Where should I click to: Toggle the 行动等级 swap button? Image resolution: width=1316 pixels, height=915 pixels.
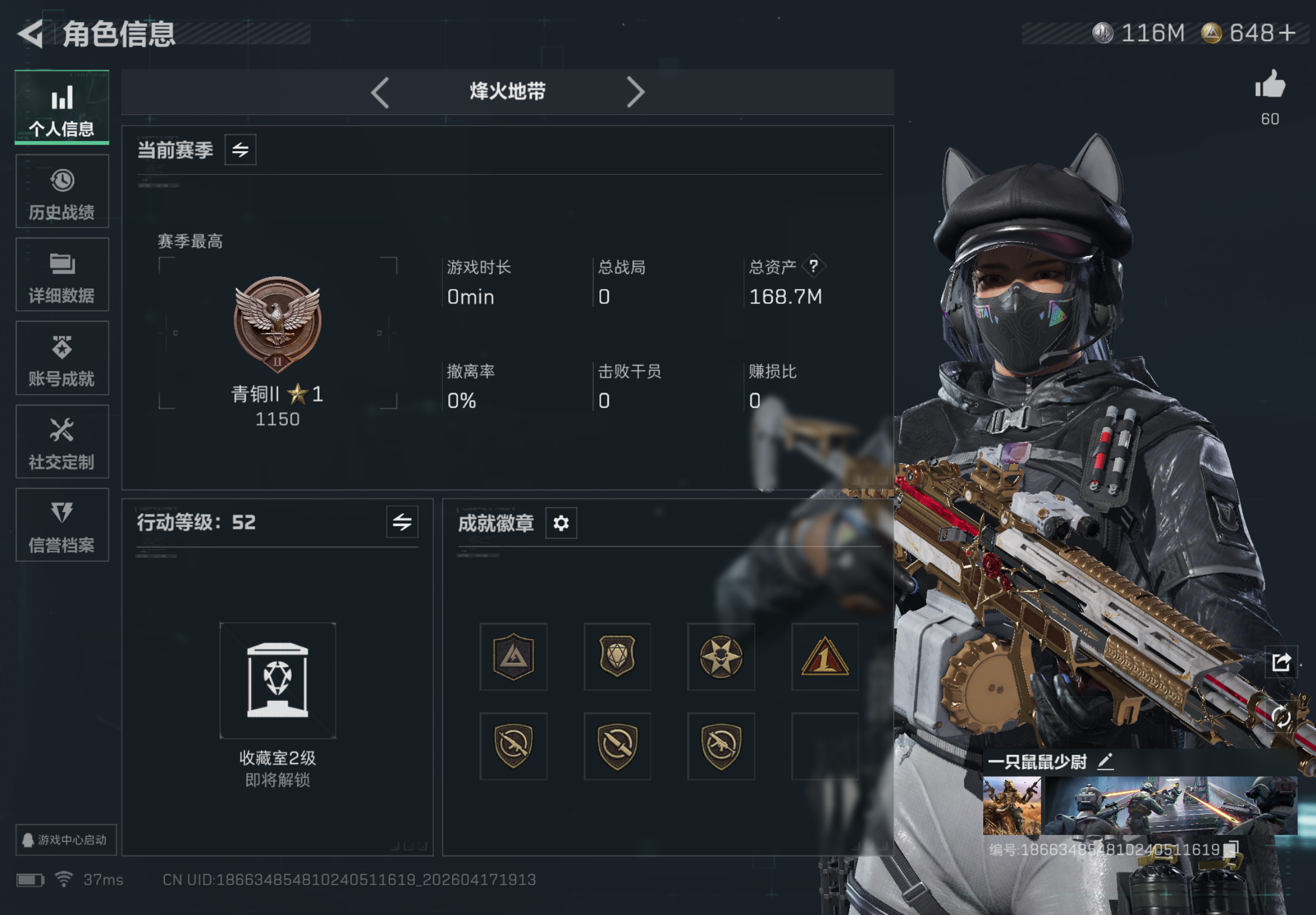click(401, 522)
